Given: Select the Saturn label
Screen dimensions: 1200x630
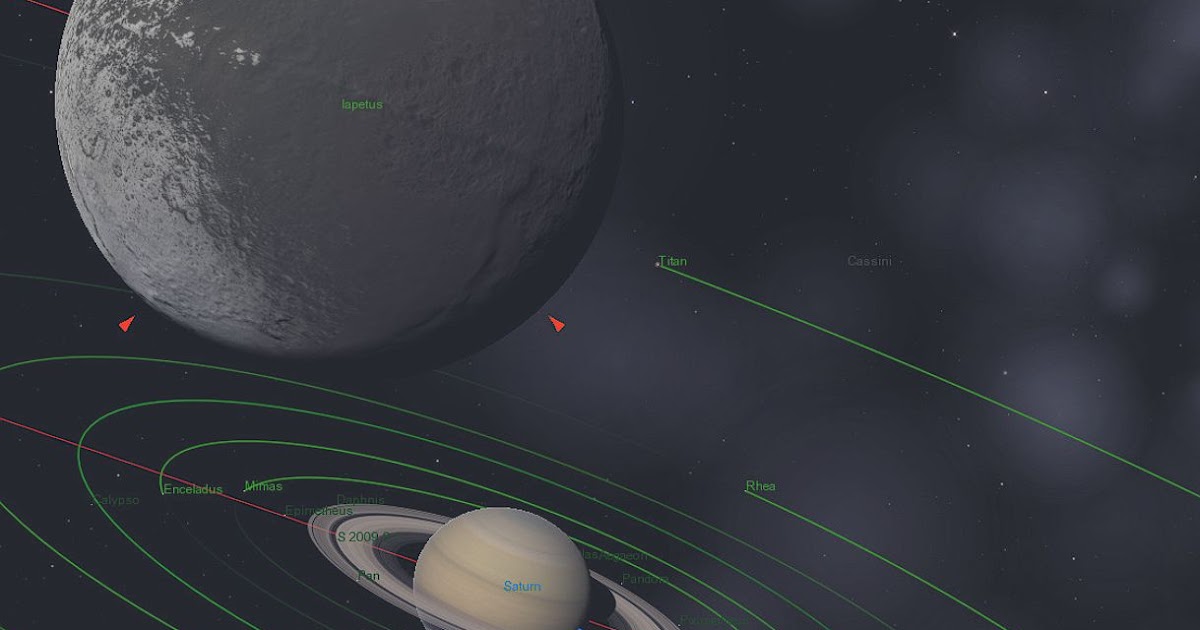Looking at the screenshot, I should coord(522,586).
